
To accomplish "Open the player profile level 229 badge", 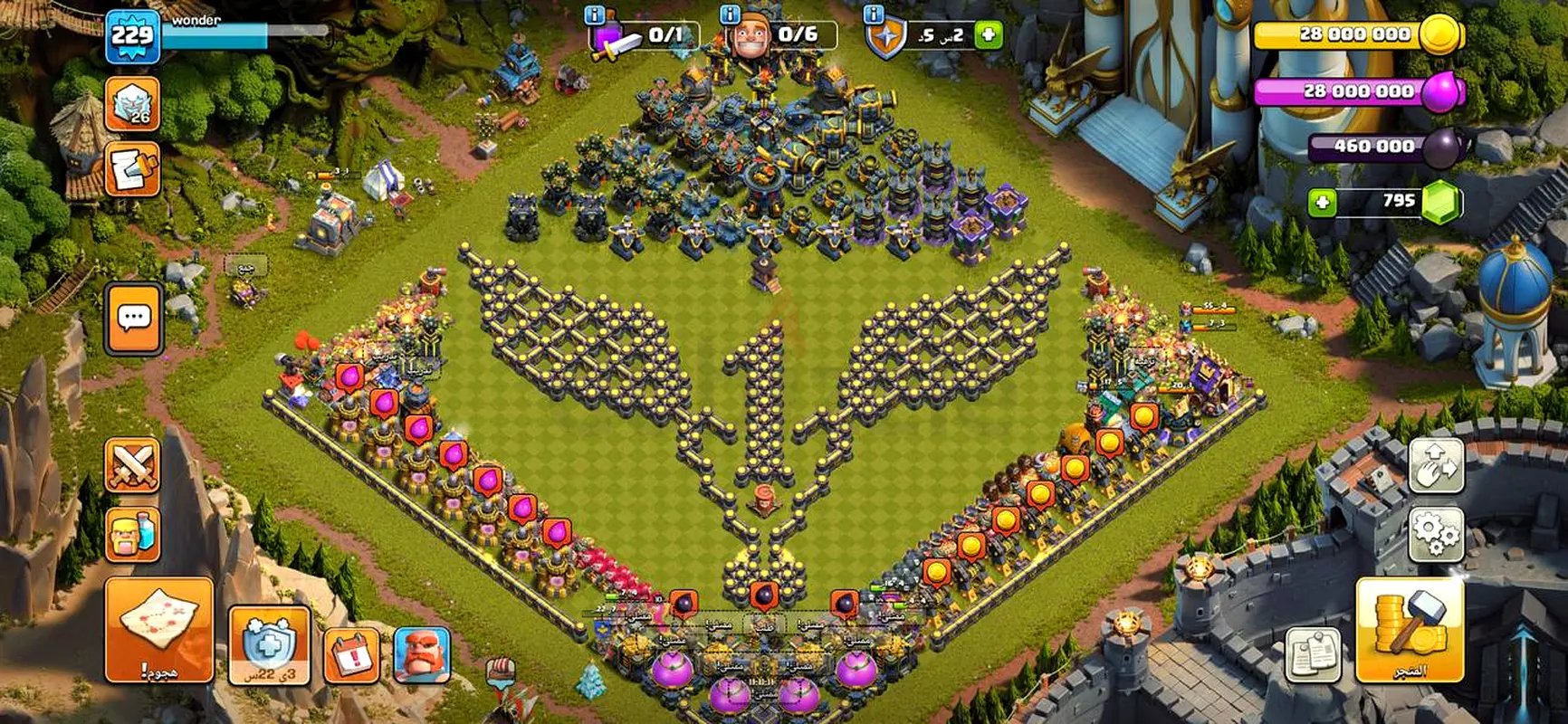I will pyautogui.click(x=132, y=36).
